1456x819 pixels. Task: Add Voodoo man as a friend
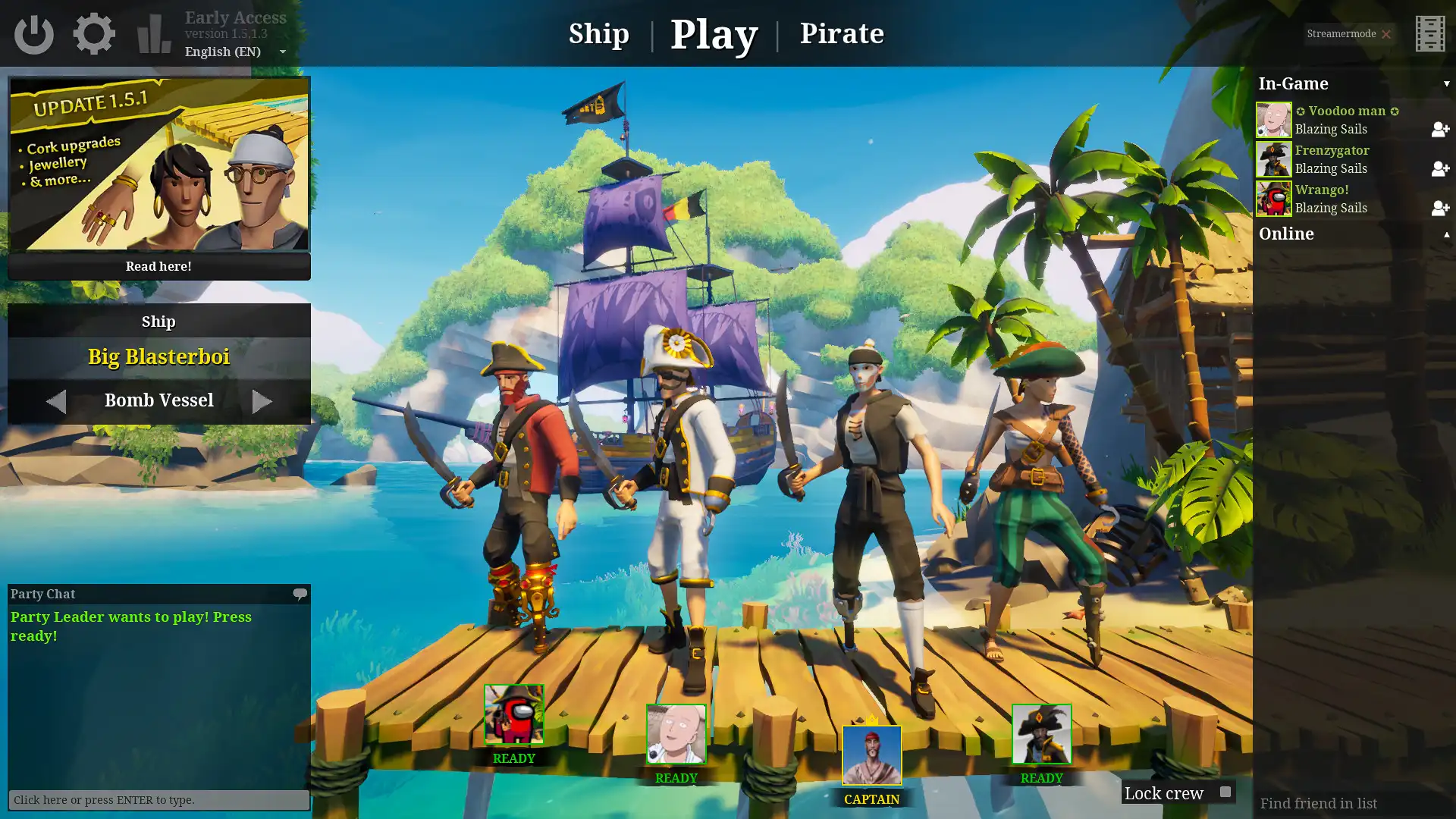coord(1439,130)
